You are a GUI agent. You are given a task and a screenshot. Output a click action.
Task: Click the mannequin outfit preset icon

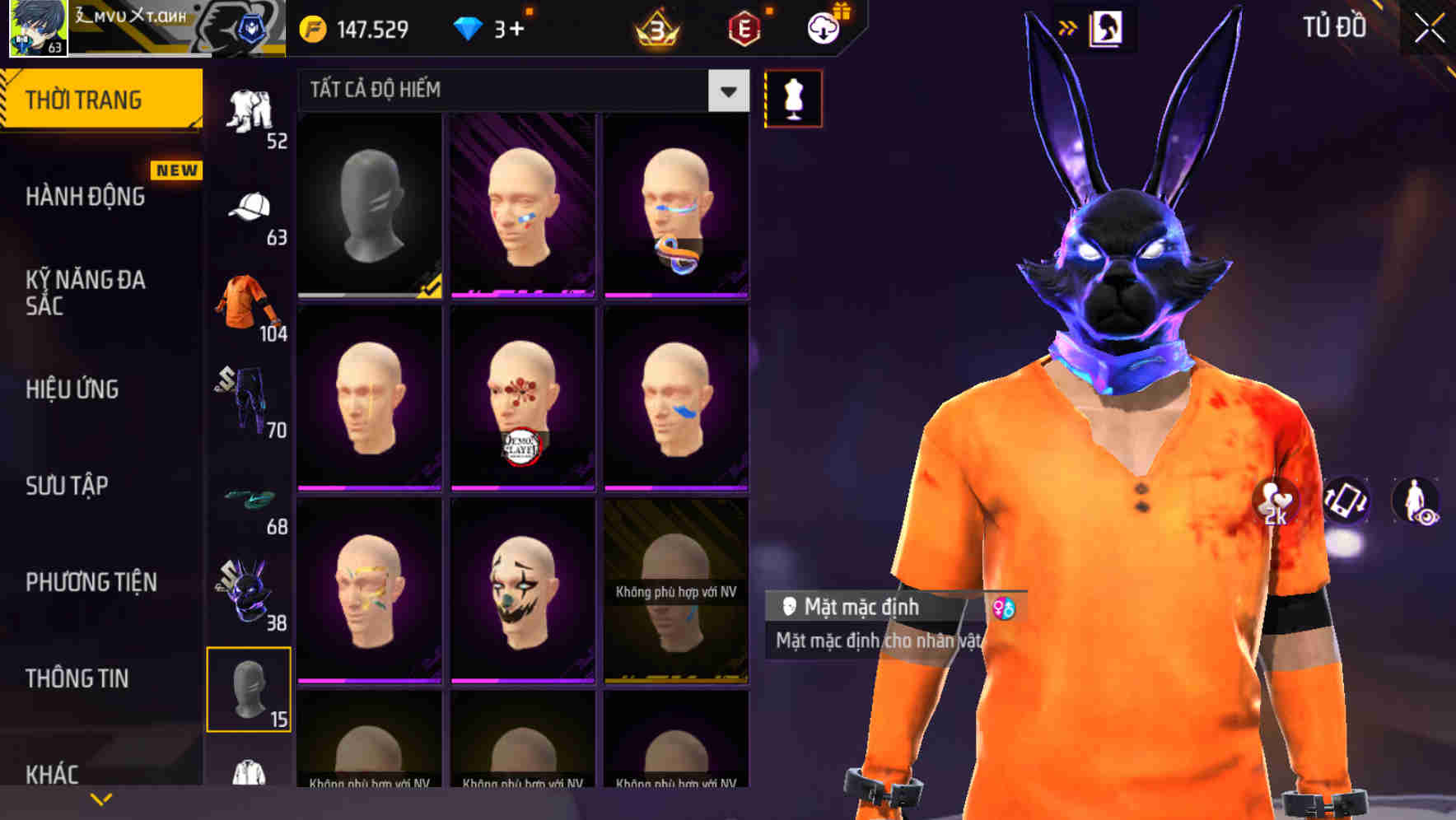792,98
